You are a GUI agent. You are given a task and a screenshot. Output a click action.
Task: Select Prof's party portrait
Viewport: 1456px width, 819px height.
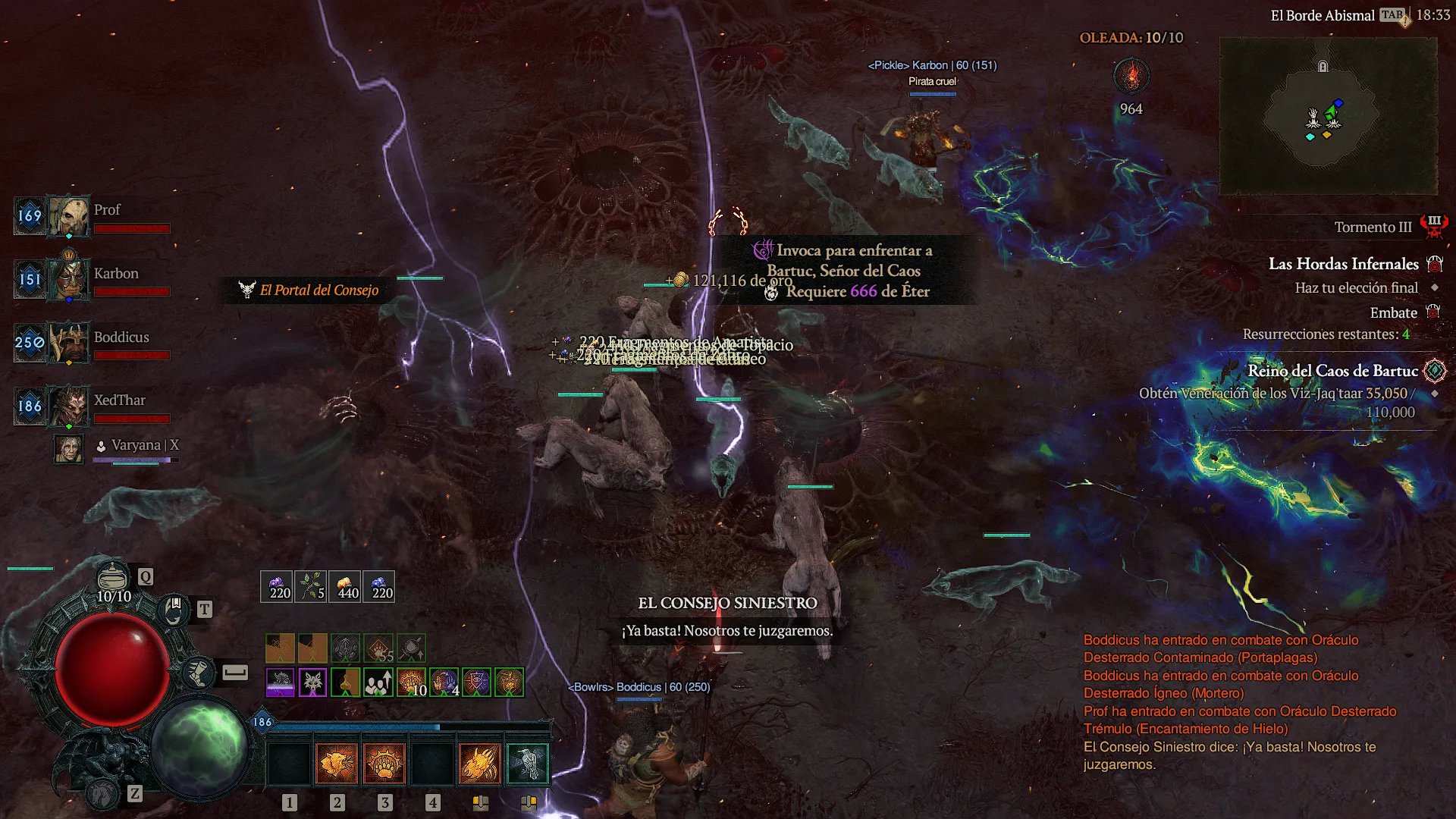[69, 216]
